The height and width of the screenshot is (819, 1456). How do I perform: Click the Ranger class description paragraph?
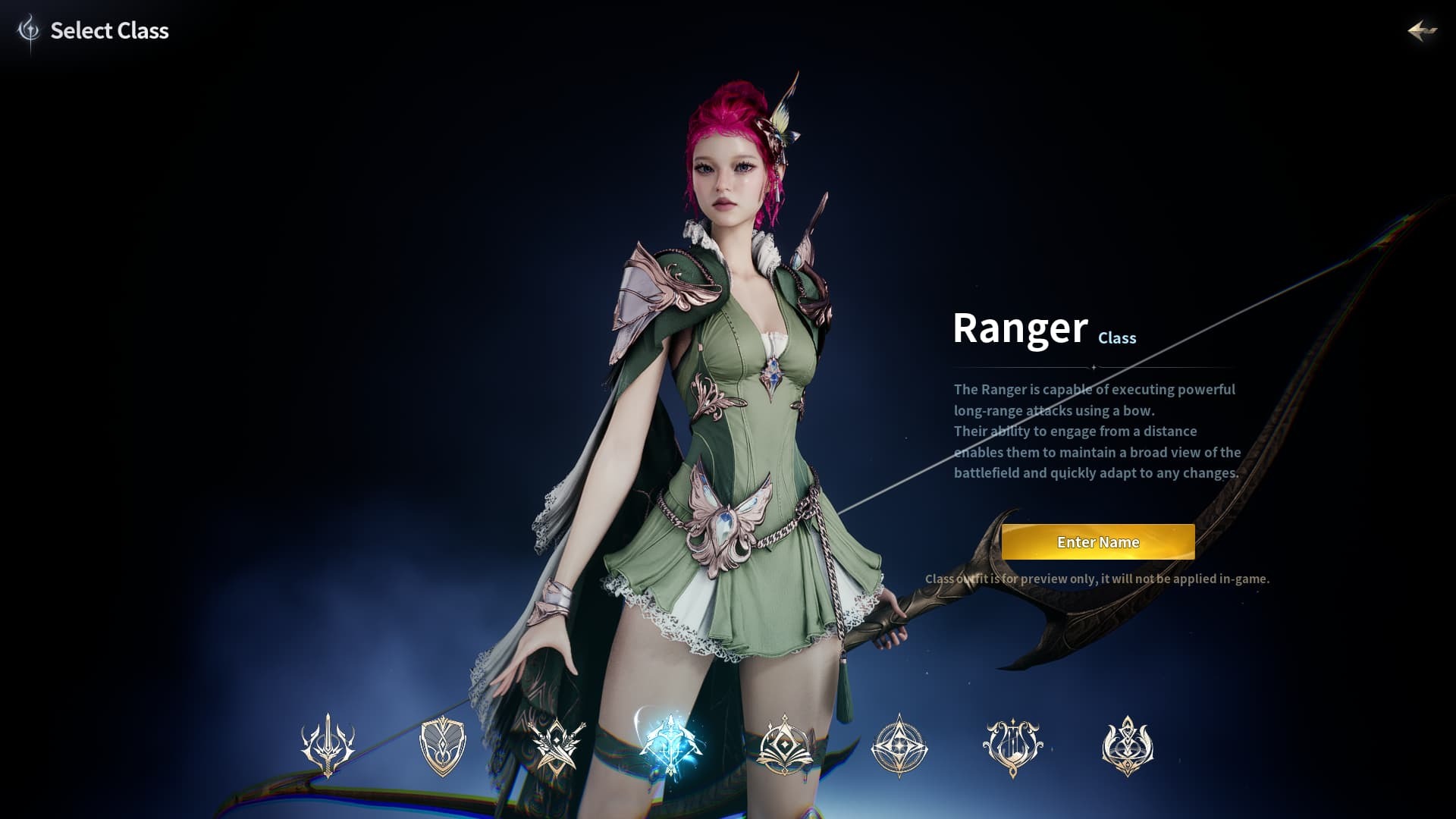click(x=1097, y=431)
